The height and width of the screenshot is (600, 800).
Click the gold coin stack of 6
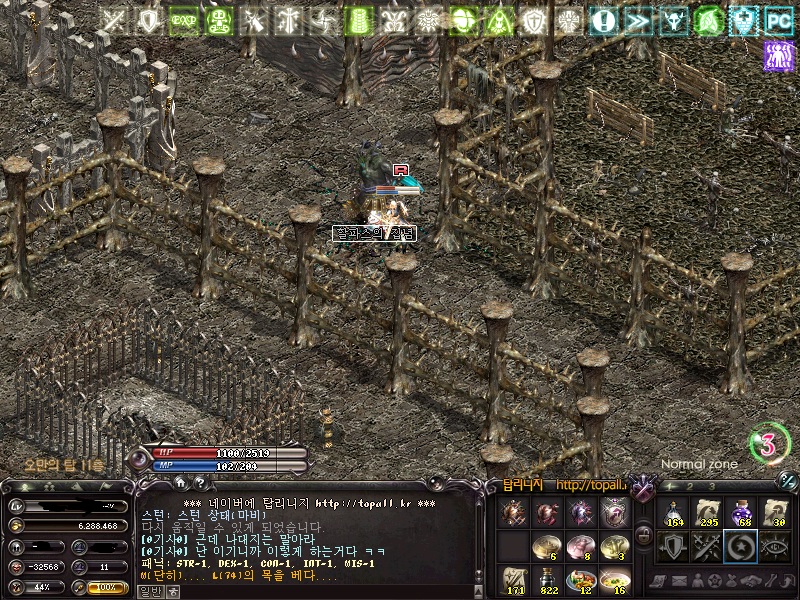(547, 546)
